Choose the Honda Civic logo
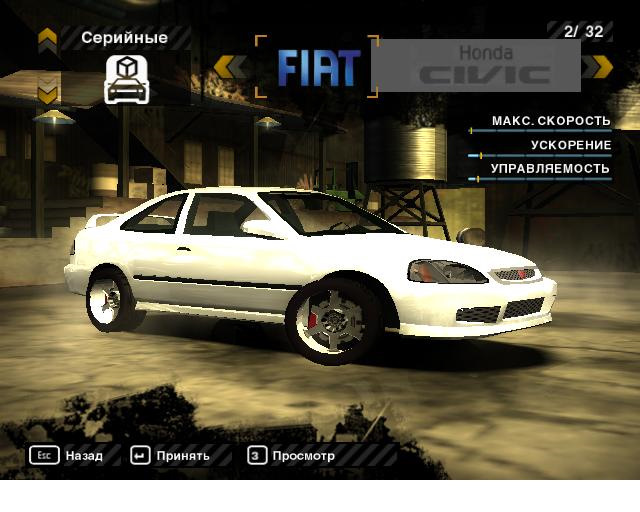The height and width of the screenshot is (512, 640). (x=485, y=66)
